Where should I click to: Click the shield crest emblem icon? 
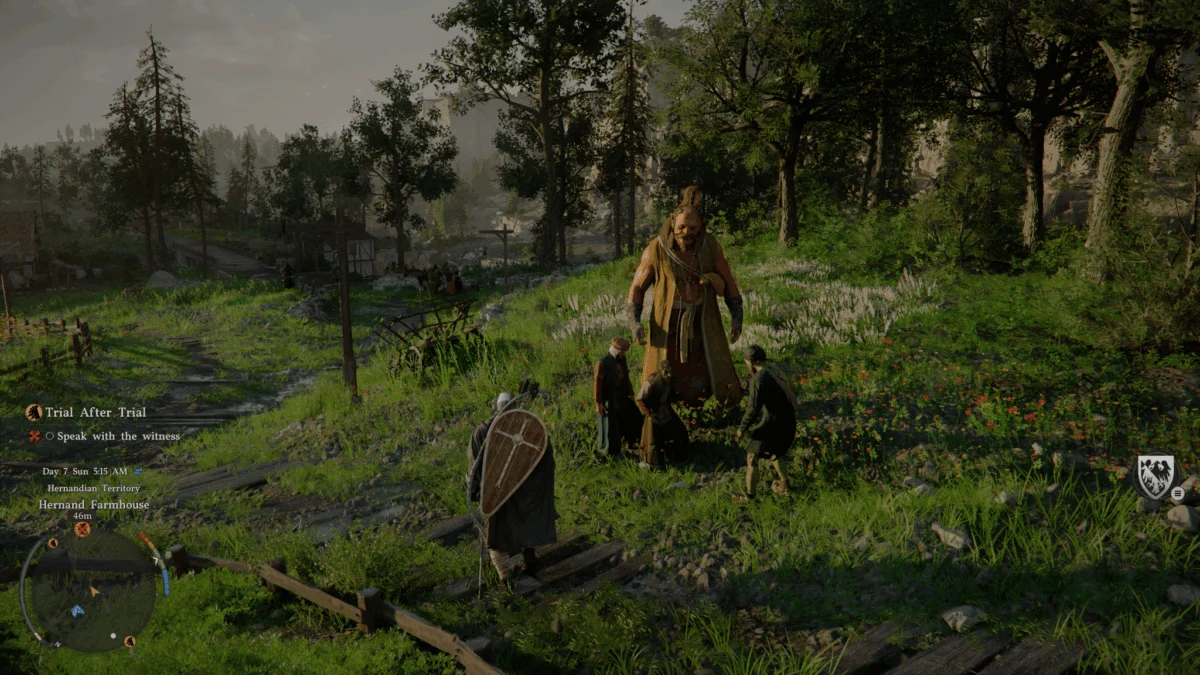click(1156, 476)
